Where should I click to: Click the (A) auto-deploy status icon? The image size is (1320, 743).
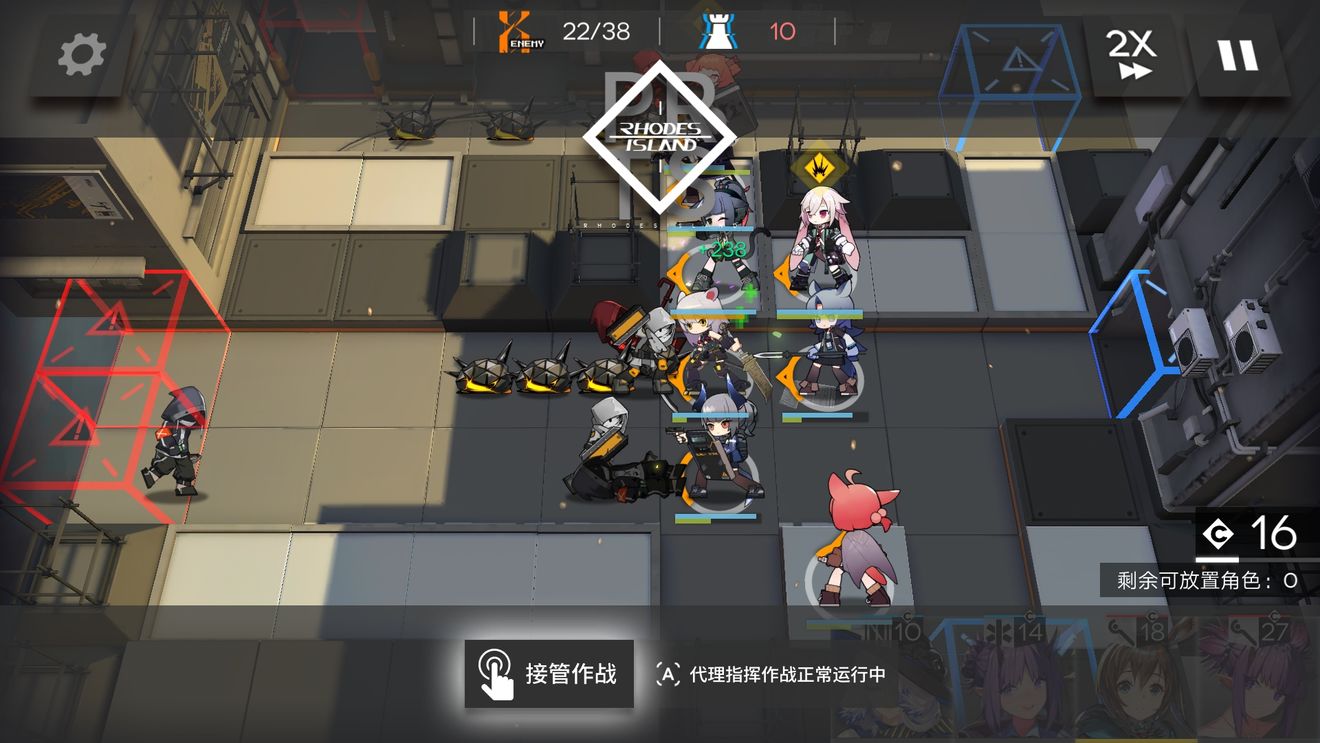(667, 675)
